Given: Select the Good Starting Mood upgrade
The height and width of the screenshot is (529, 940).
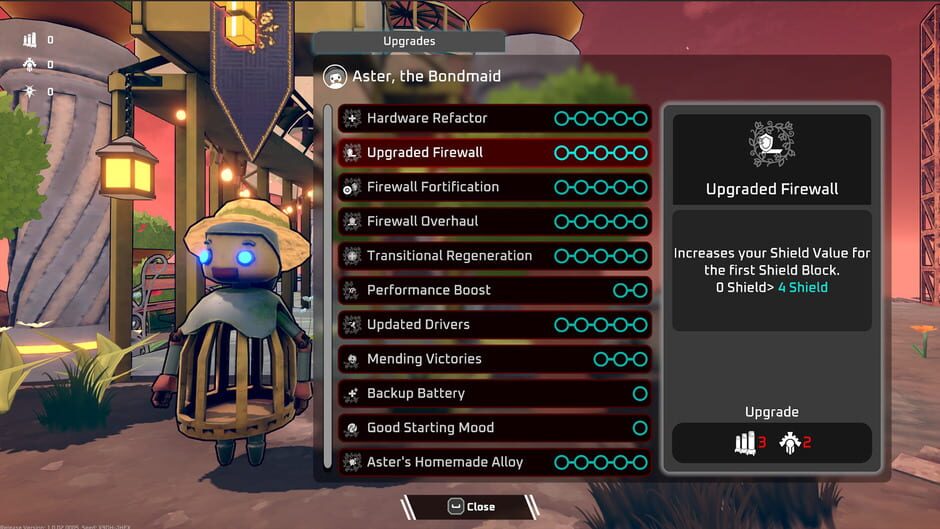Looking at the screenshot, I should tap(494, 428).
